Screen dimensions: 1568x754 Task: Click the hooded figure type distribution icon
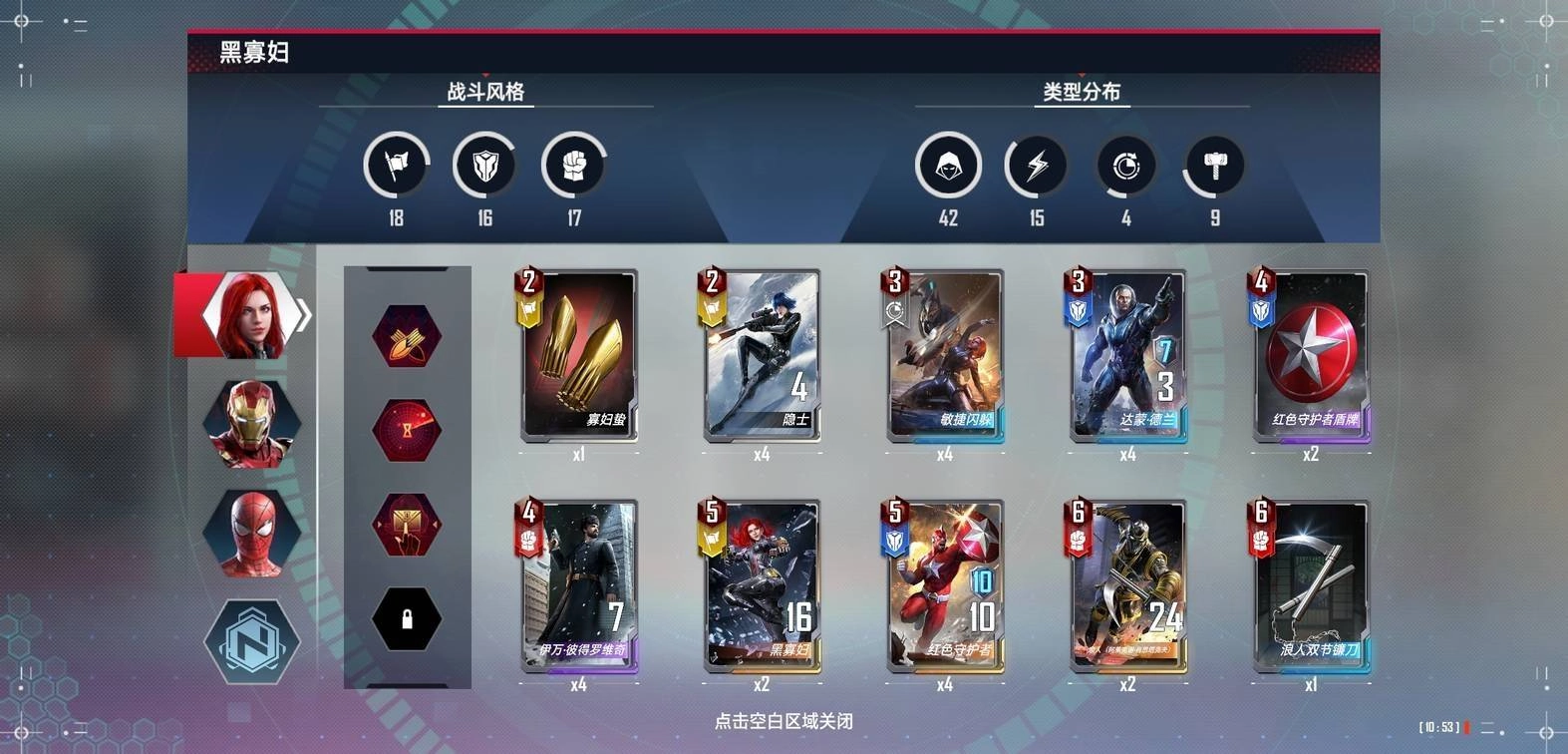[x=948, y=166]
